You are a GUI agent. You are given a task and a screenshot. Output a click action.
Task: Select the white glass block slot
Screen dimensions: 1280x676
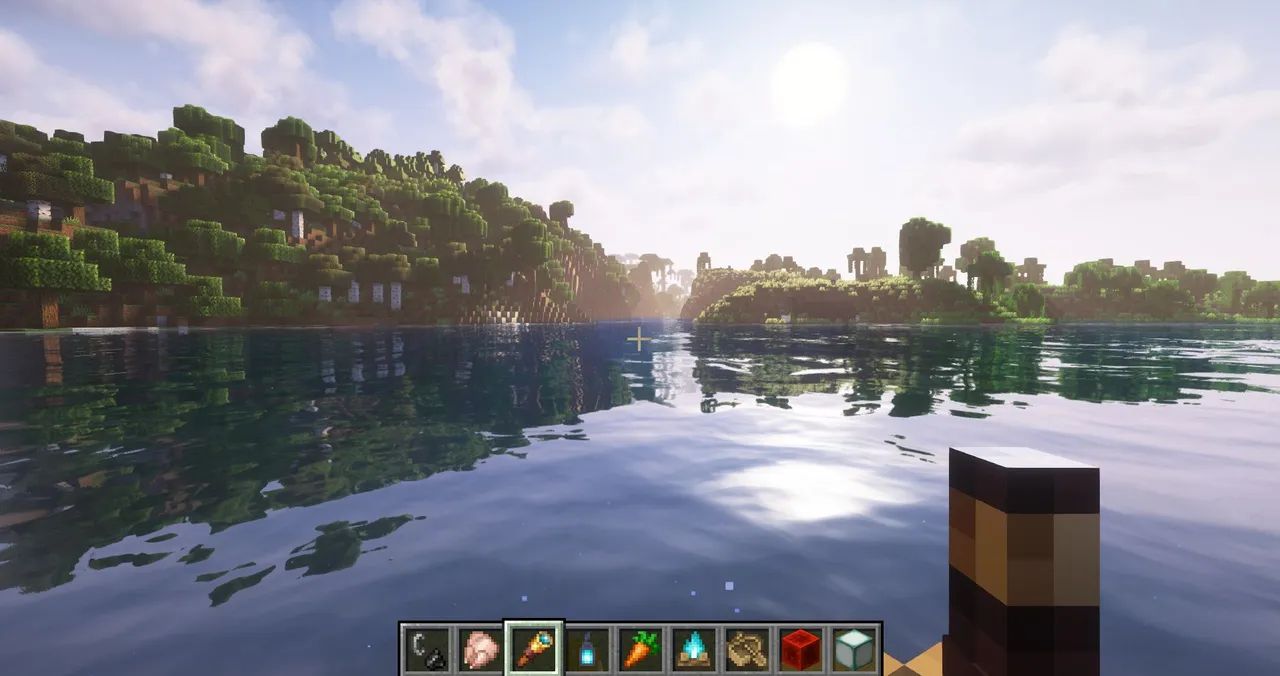tap(854, 649)
